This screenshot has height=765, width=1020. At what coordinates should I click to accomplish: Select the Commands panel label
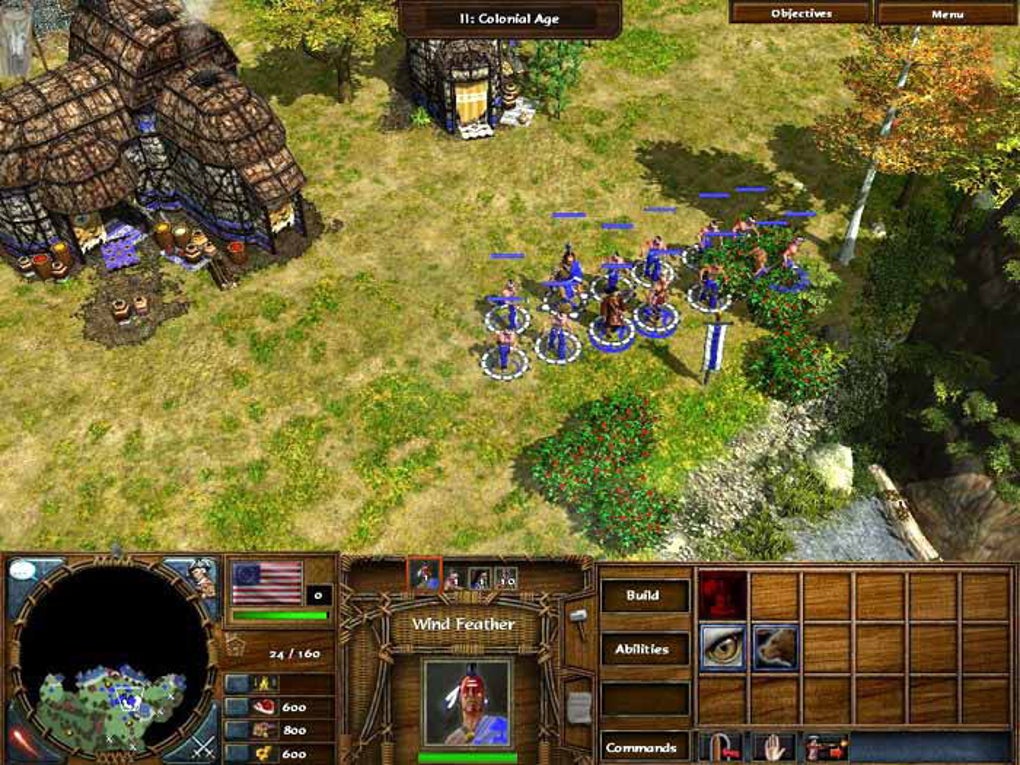click(x=643, y=747)
